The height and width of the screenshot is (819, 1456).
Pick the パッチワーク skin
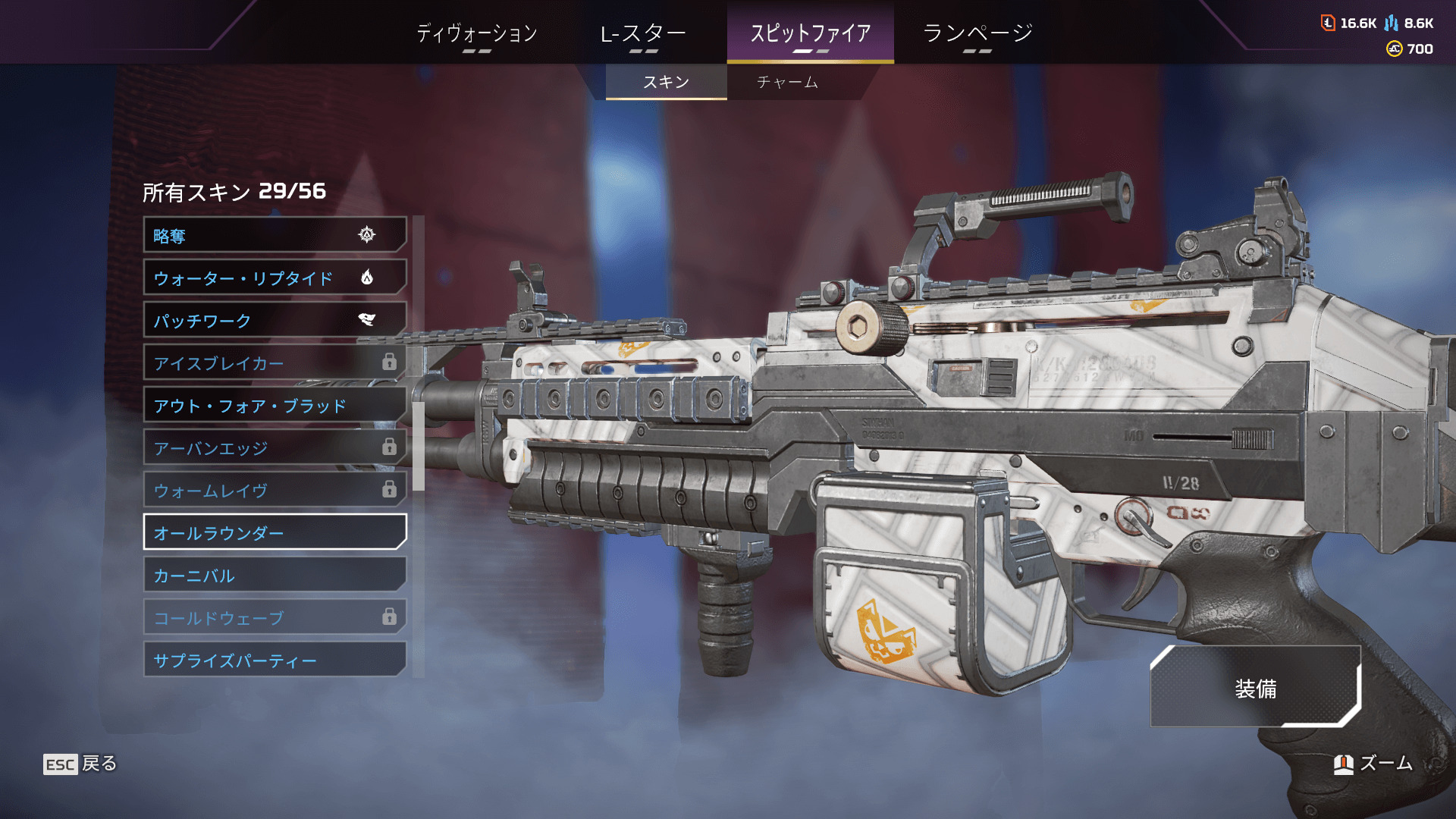[x=275, y=320]
